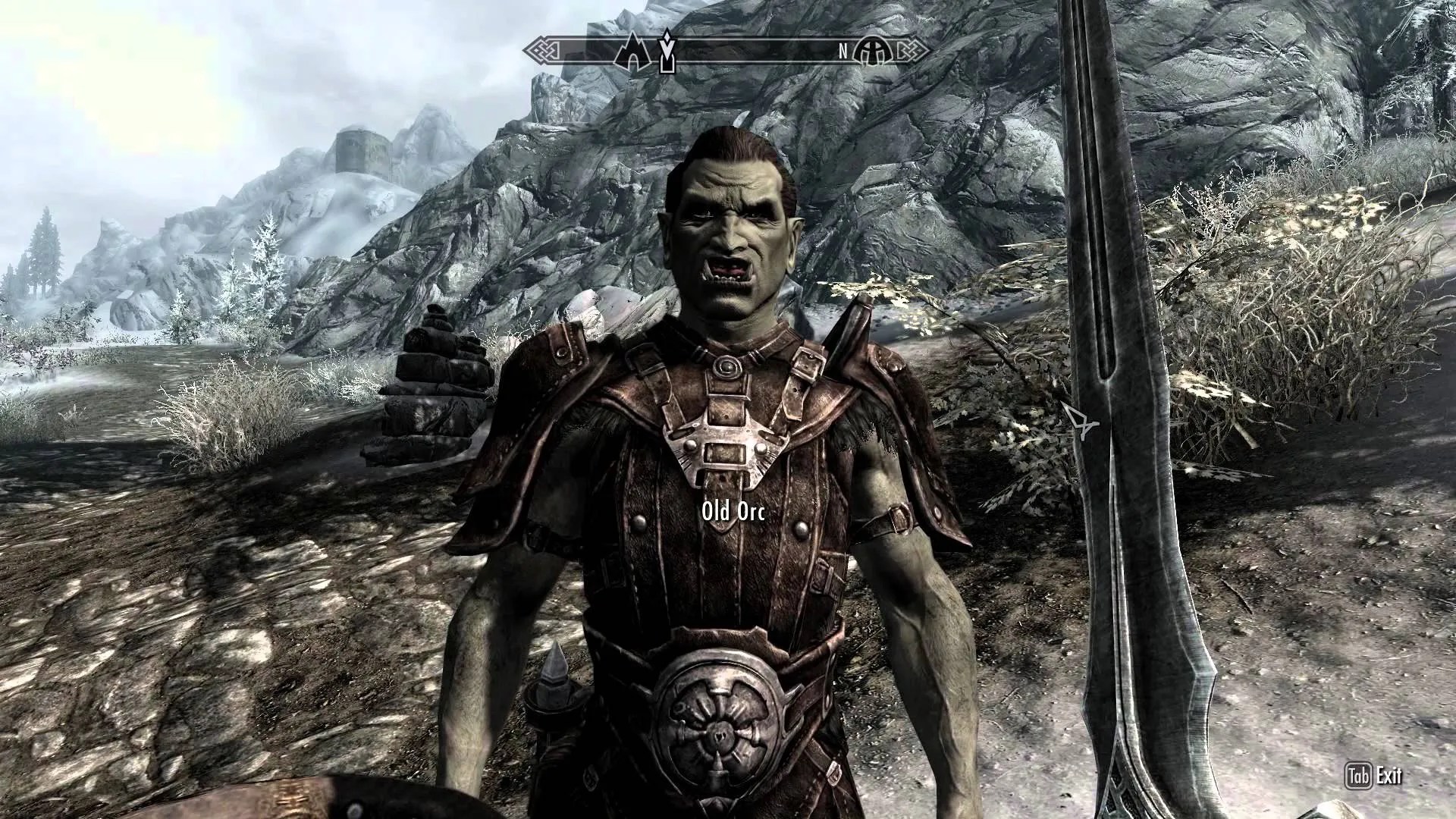Click the N cardinal direction on the compass
The height and width of the screenshot is (819, 1456).
(x=843, y=51)
